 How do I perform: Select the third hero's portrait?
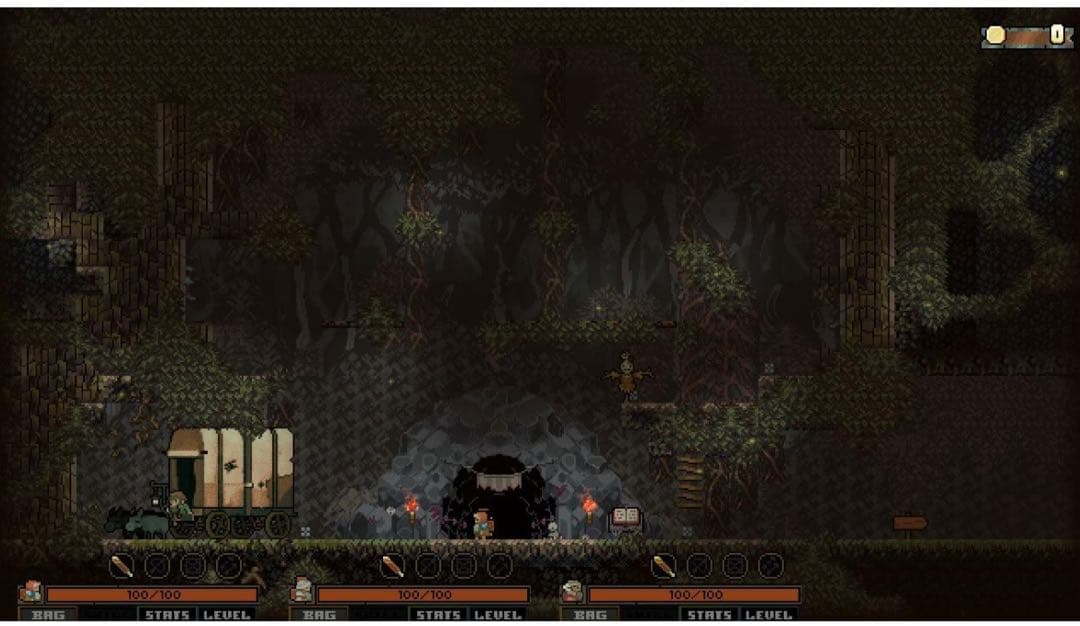tap(573, 592)
